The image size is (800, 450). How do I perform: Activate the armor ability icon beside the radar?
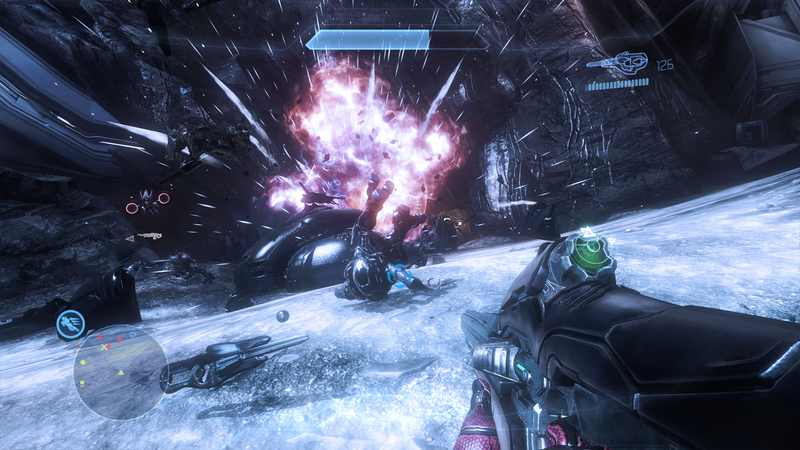click(x=71, y=323)
